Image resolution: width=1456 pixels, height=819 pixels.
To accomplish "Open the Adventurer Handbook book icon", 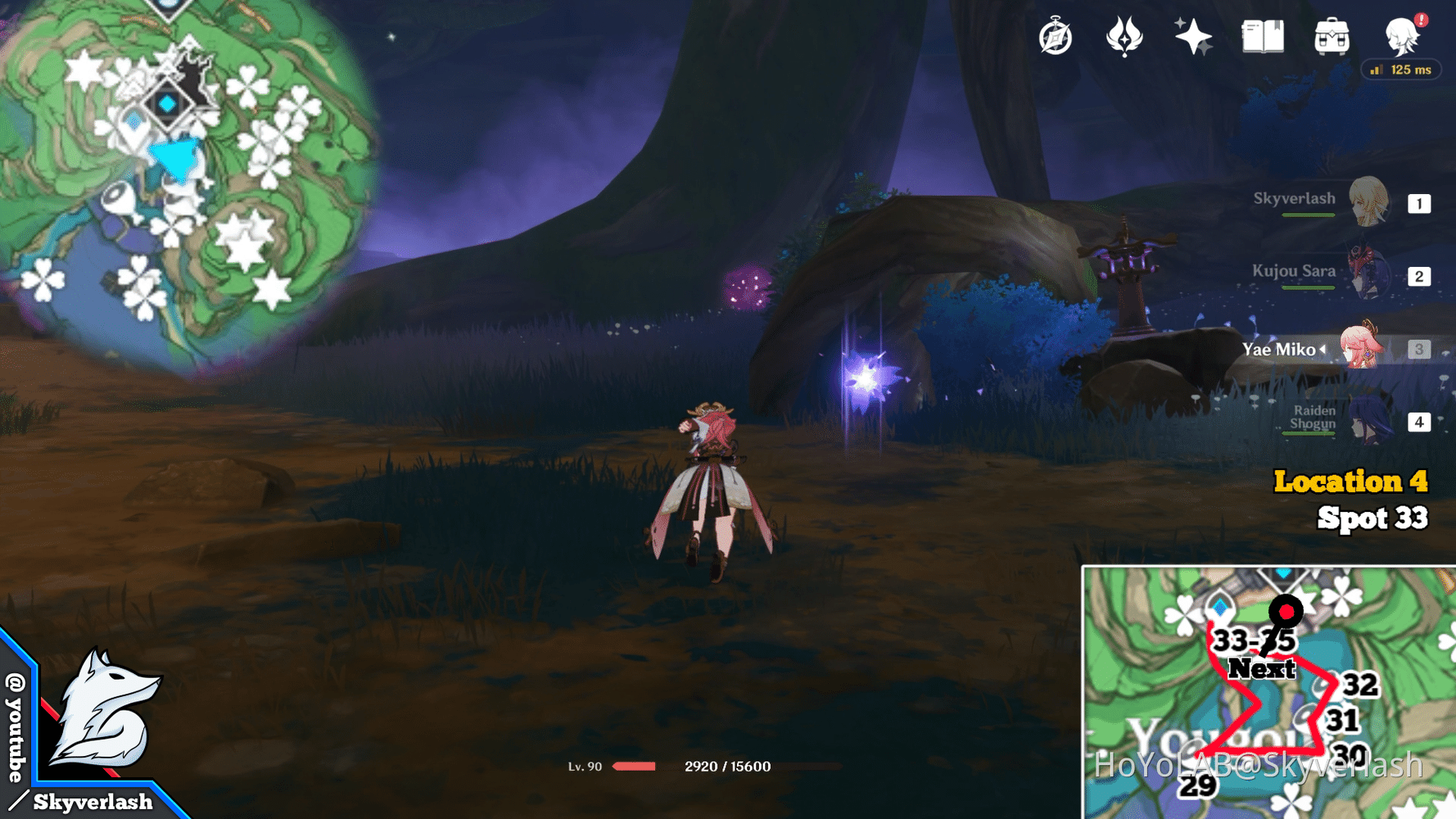I will tap(1262, 34).
